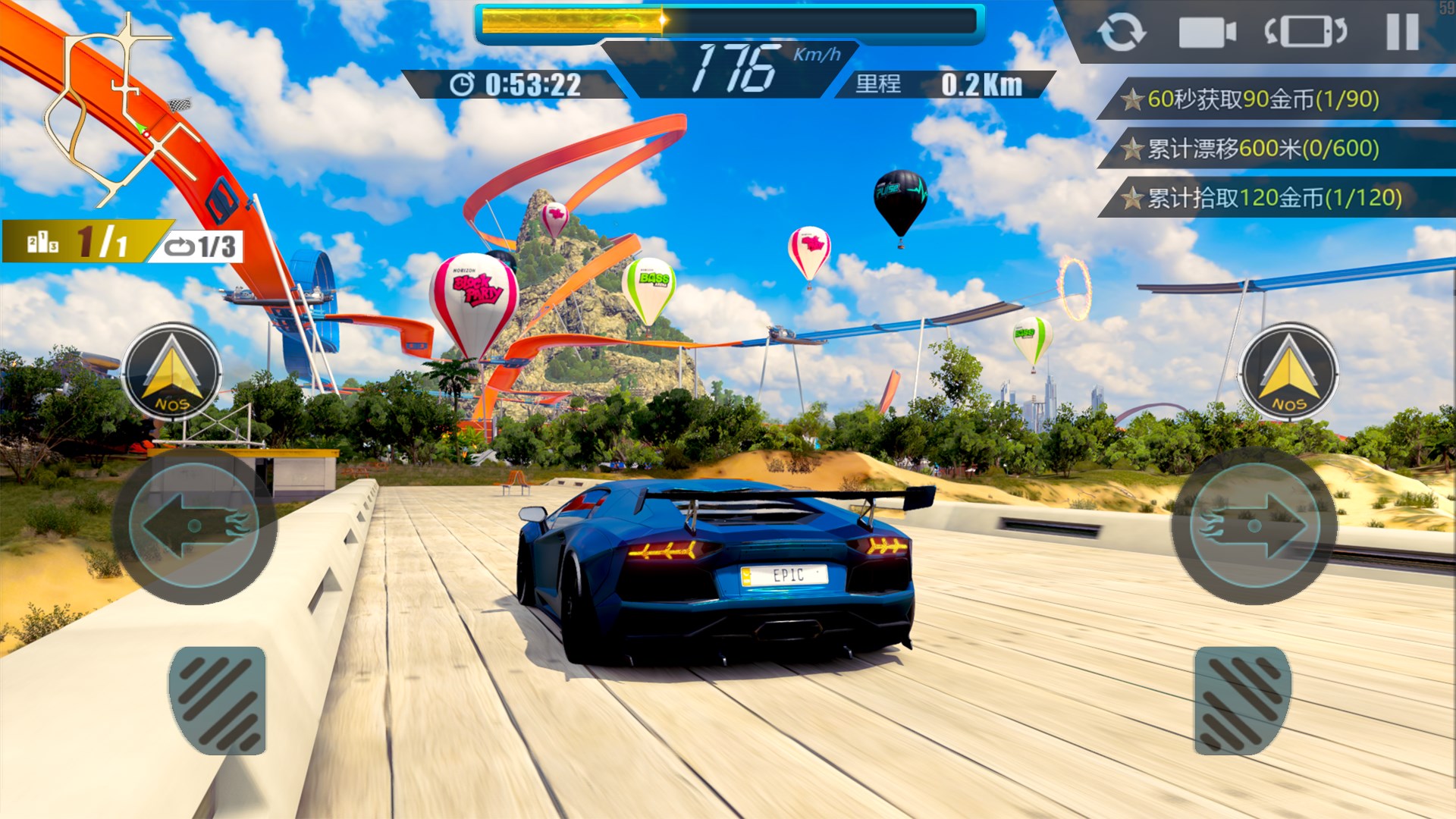Steer left with the left arrow button
Viewport: 1456px width, 819px height.
194,526
